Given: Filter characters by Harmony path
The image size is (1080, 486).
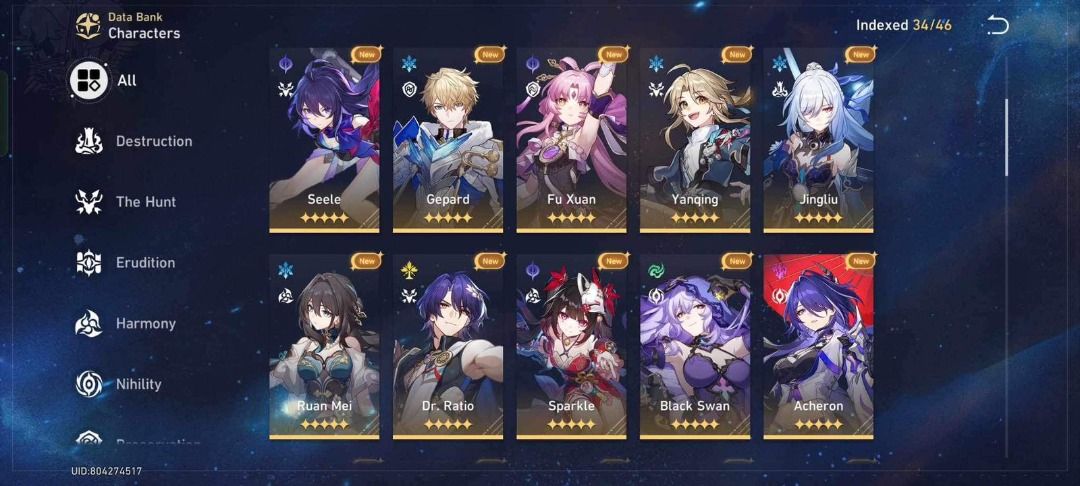Looking at the screenshot, I should (x=127, y=324).
